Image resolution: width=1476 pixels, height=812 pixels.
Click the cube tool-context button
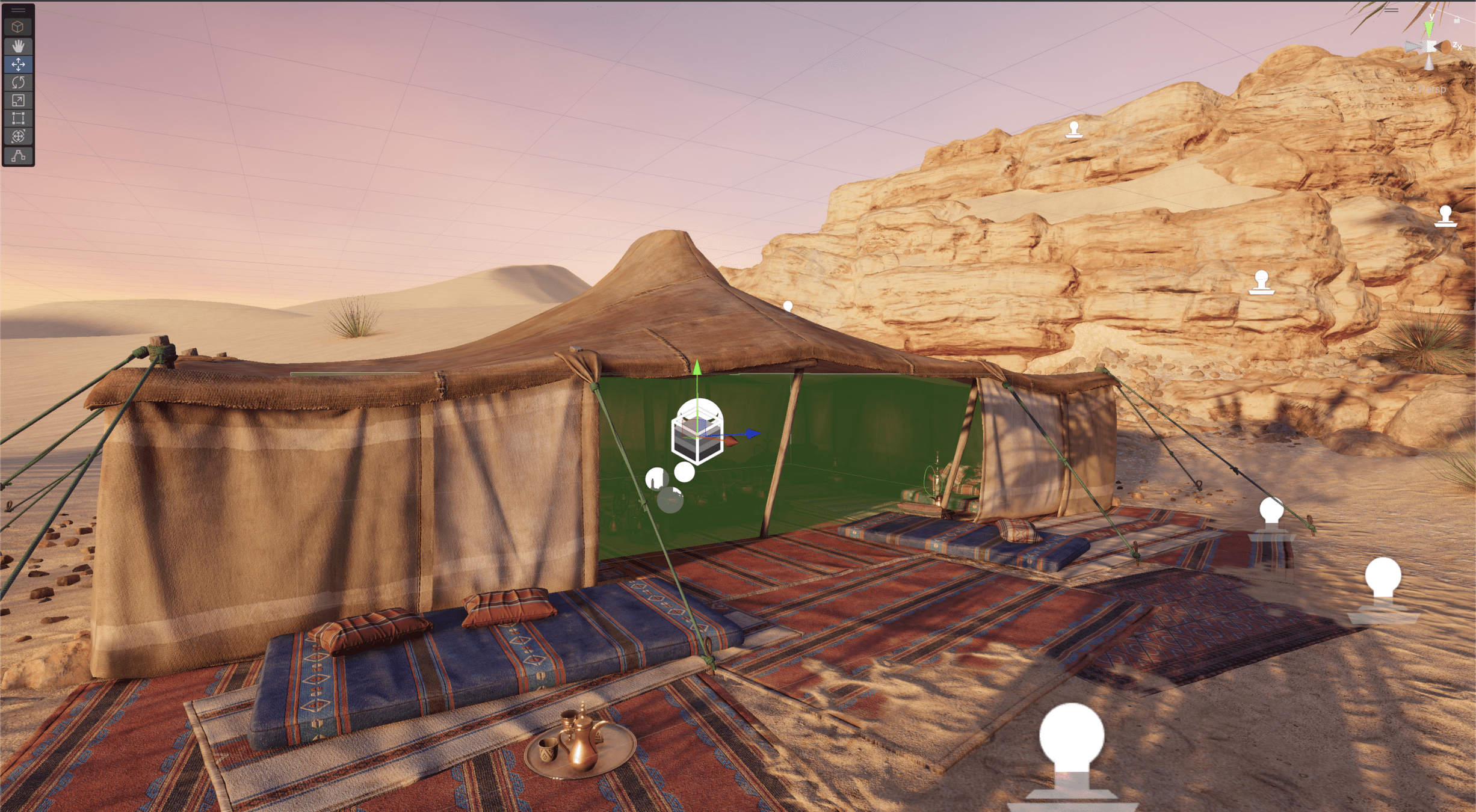pyautogui.click(x=18, y=26)
